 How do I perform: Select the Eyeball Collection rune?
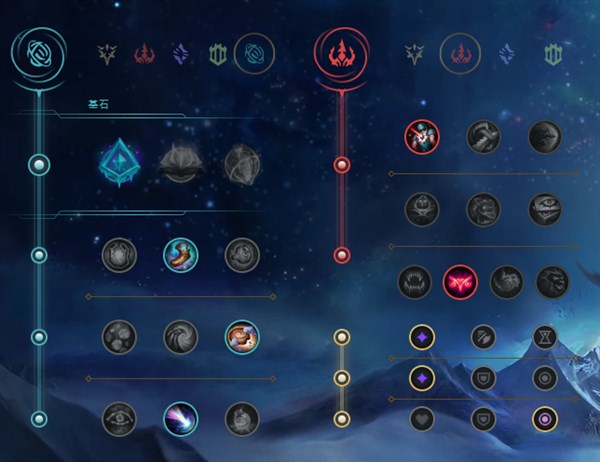pyautogui.click(x=544, y=209)
